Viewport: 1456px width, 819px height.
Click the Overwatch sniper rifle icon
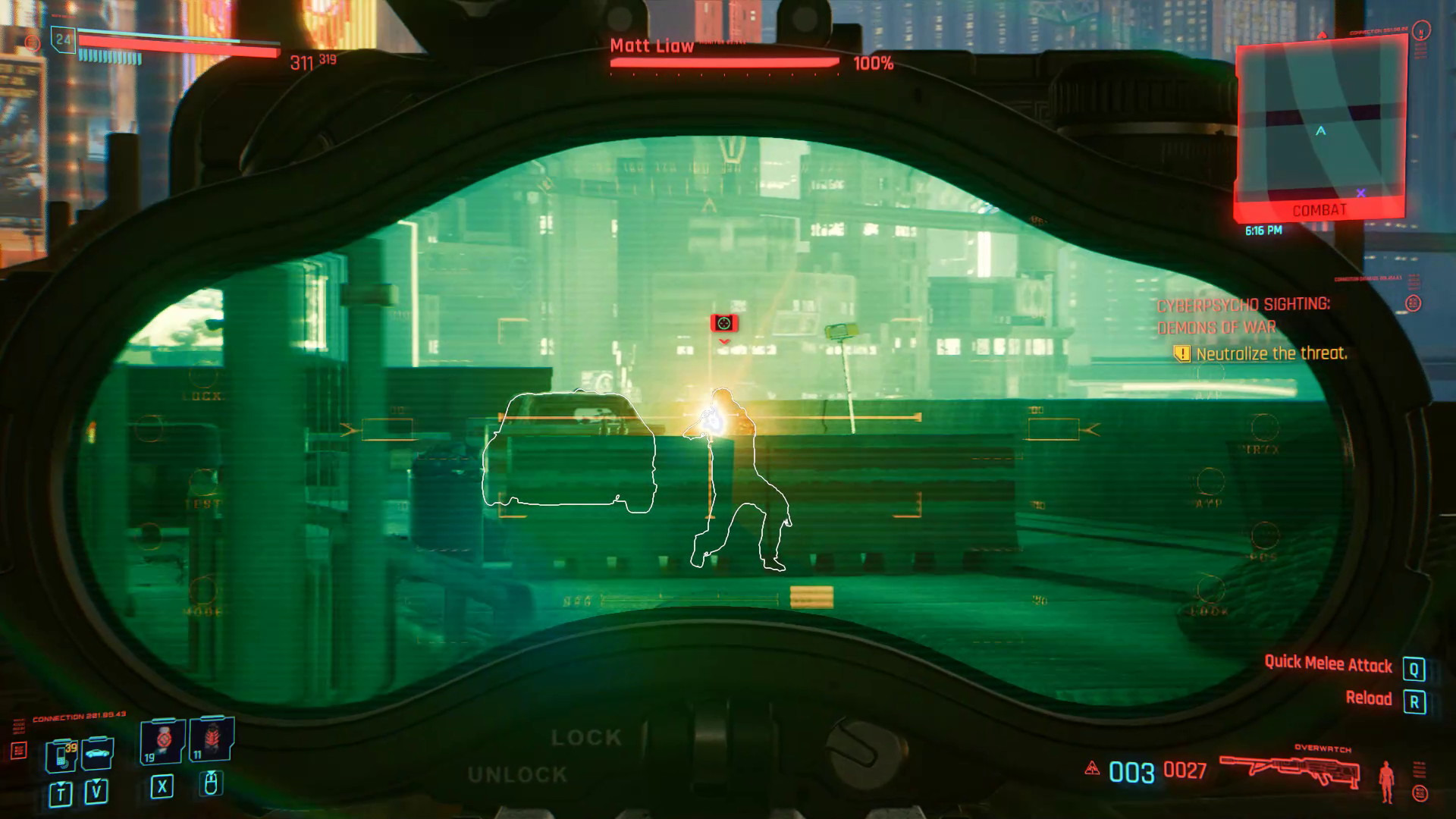click(x=1289, y=768)
